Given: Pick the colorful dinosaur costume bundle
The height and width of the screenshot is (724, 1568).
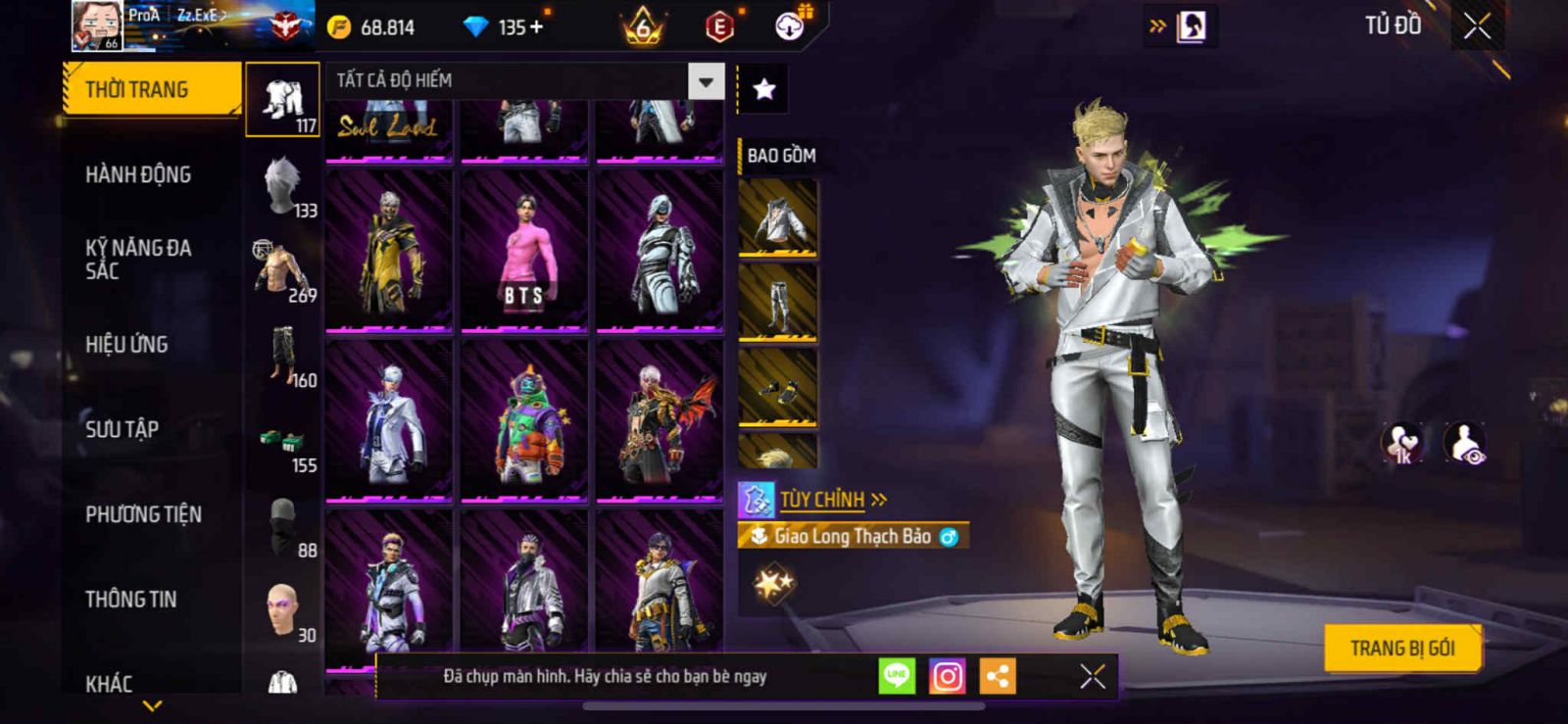Looking at the screenshot, I should [x=524, y=421].
